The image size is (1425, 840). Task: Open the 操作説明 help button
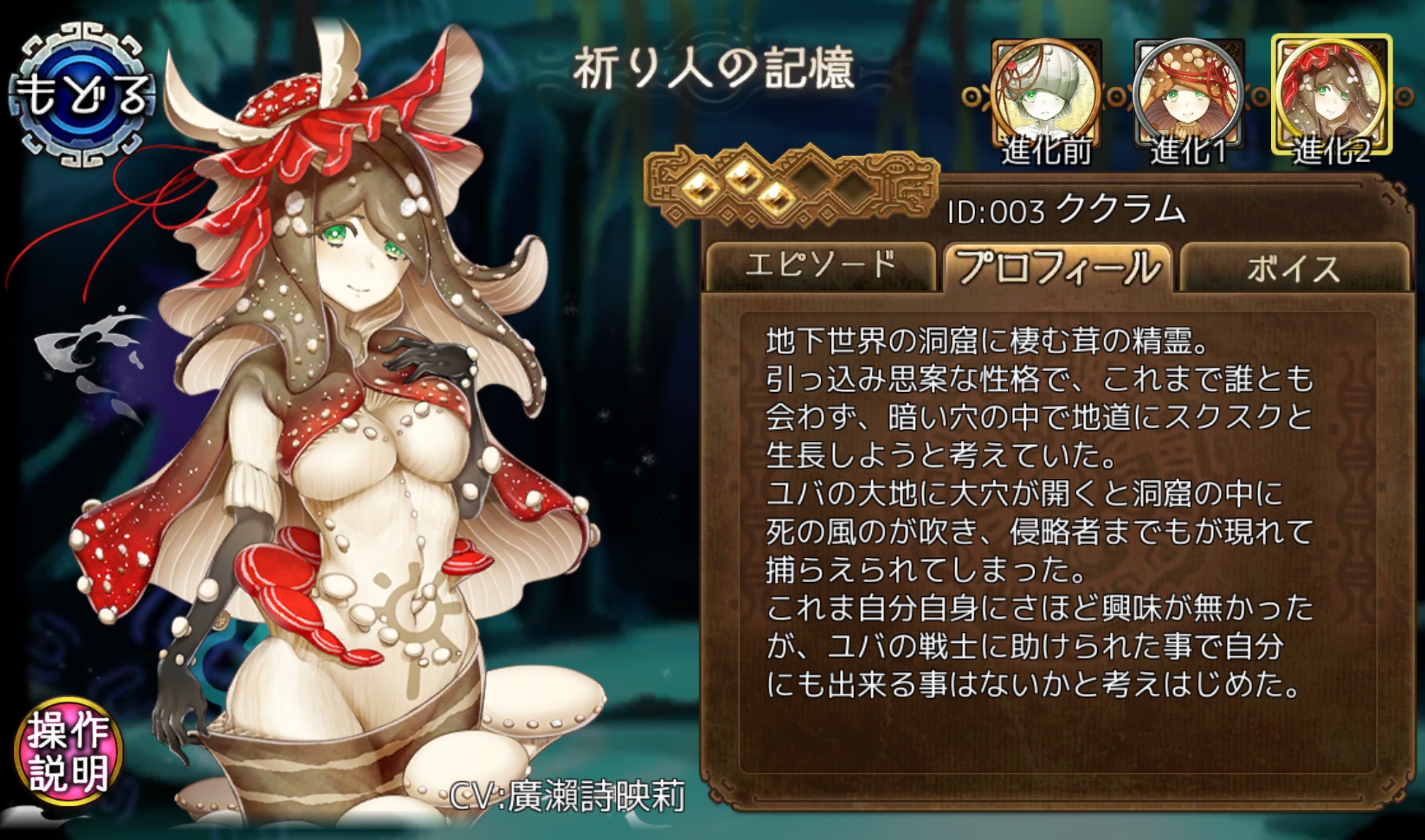pyautogui.click(x=69, y=752)
